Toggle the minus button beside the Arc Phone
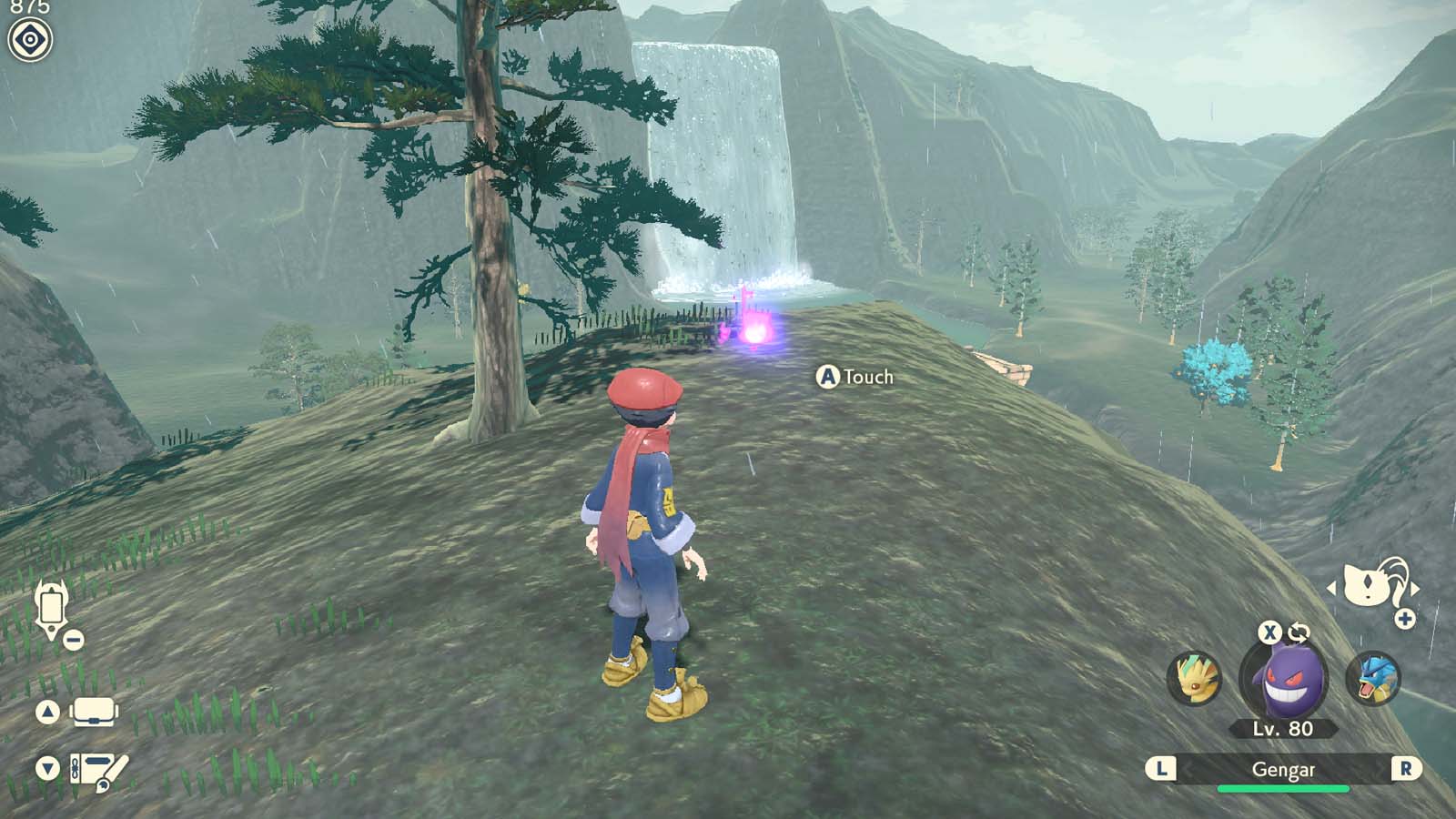Screen dimensions: 1456x819 coord(73,639)
